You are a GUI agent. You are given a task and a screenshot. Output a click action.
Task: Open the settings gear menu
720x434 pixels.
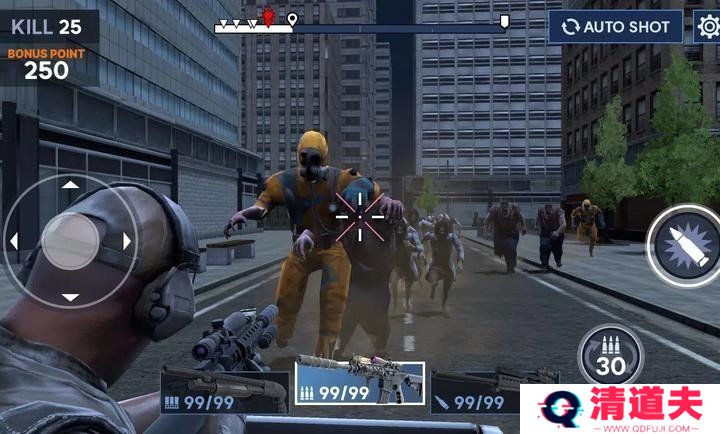pyautogui.click(x=706, y=27)
